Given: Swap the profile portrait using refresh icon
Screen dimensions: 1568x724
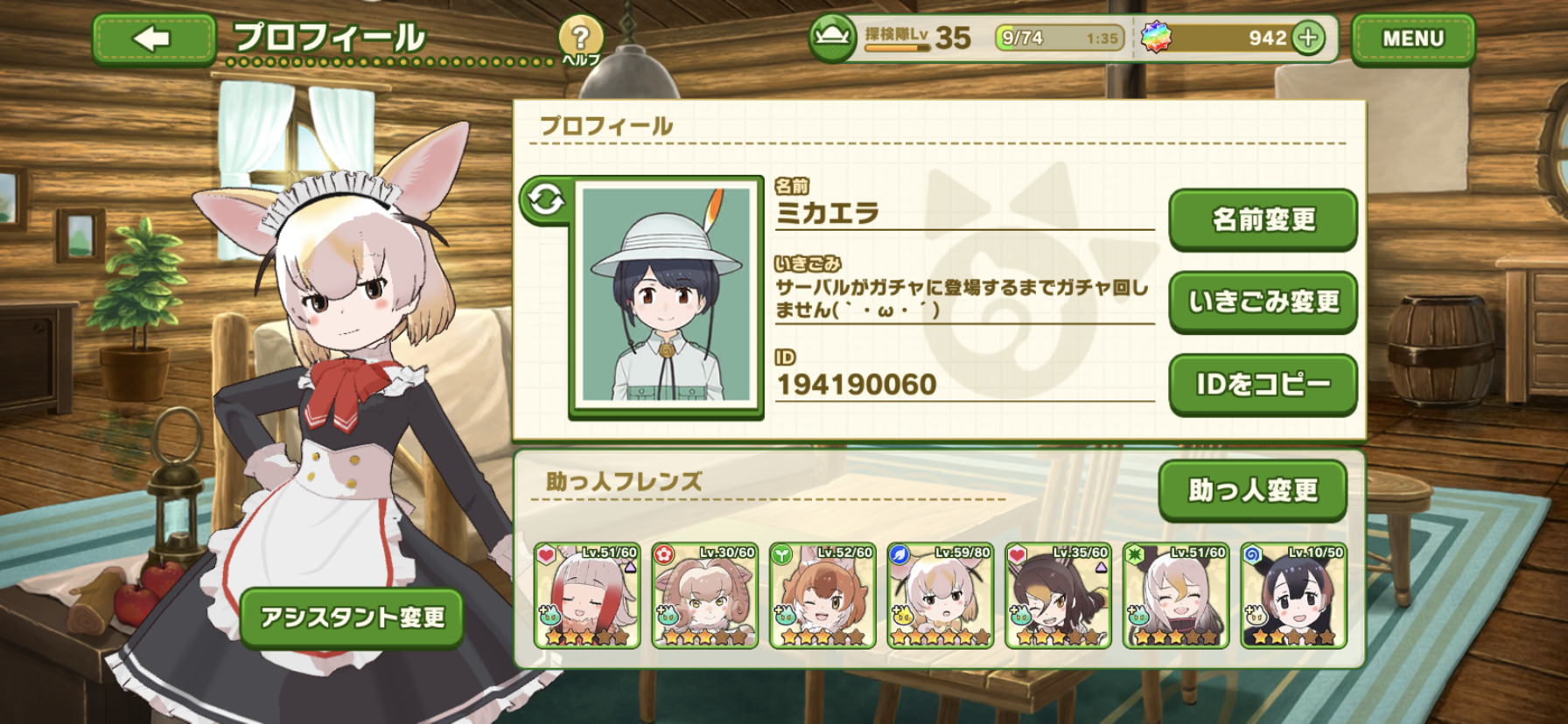Looking at the screenshot, I should (546, 200).
